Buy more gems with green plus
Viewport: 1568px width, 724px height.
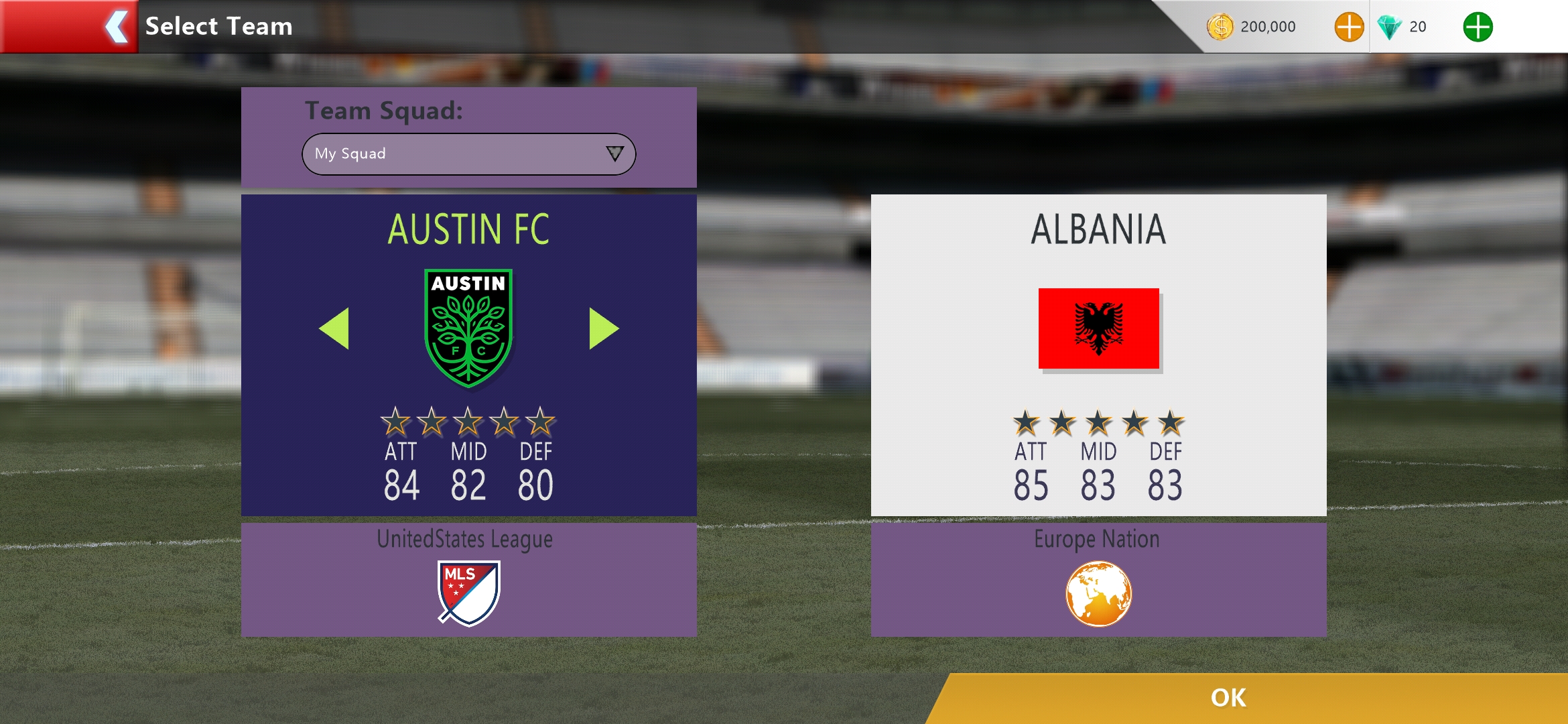pyautogui.click(x=1478, y=27)
